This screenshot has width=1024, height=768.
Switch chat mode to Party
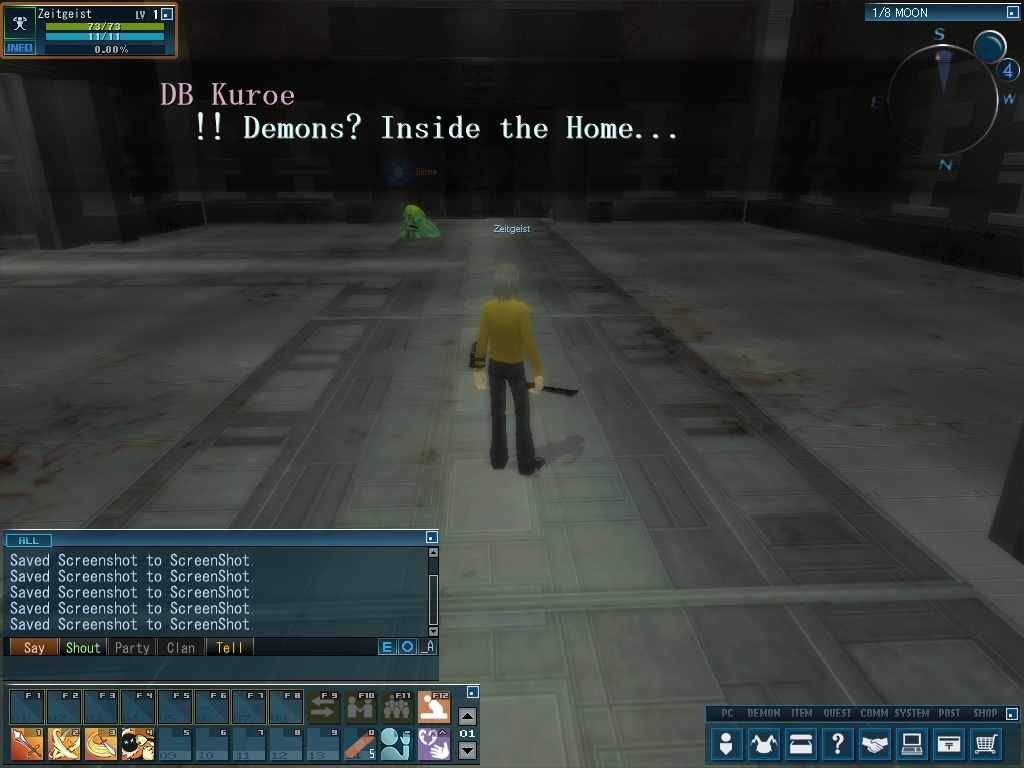point(132,647)
